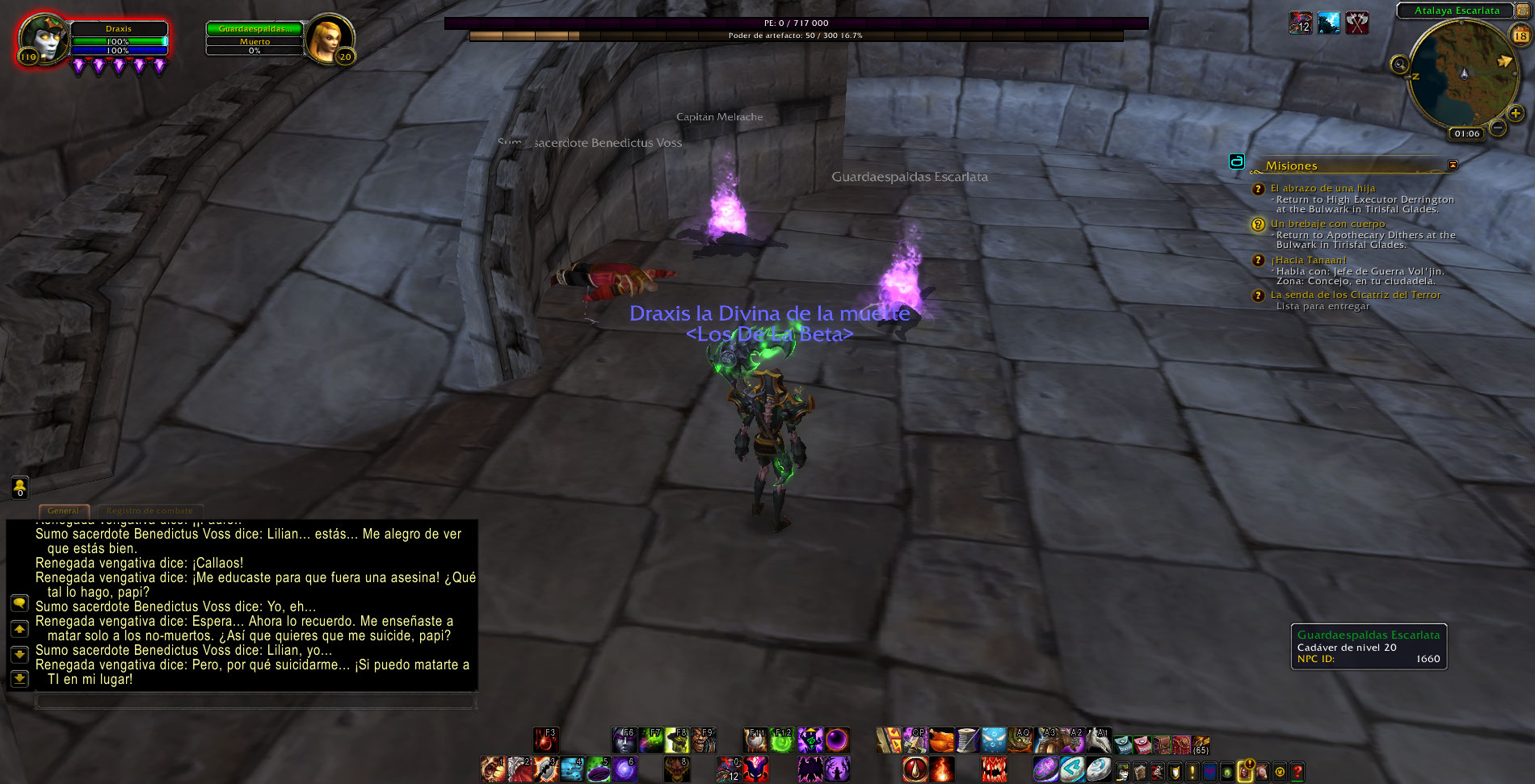Use the thread spool with needle

967,740
